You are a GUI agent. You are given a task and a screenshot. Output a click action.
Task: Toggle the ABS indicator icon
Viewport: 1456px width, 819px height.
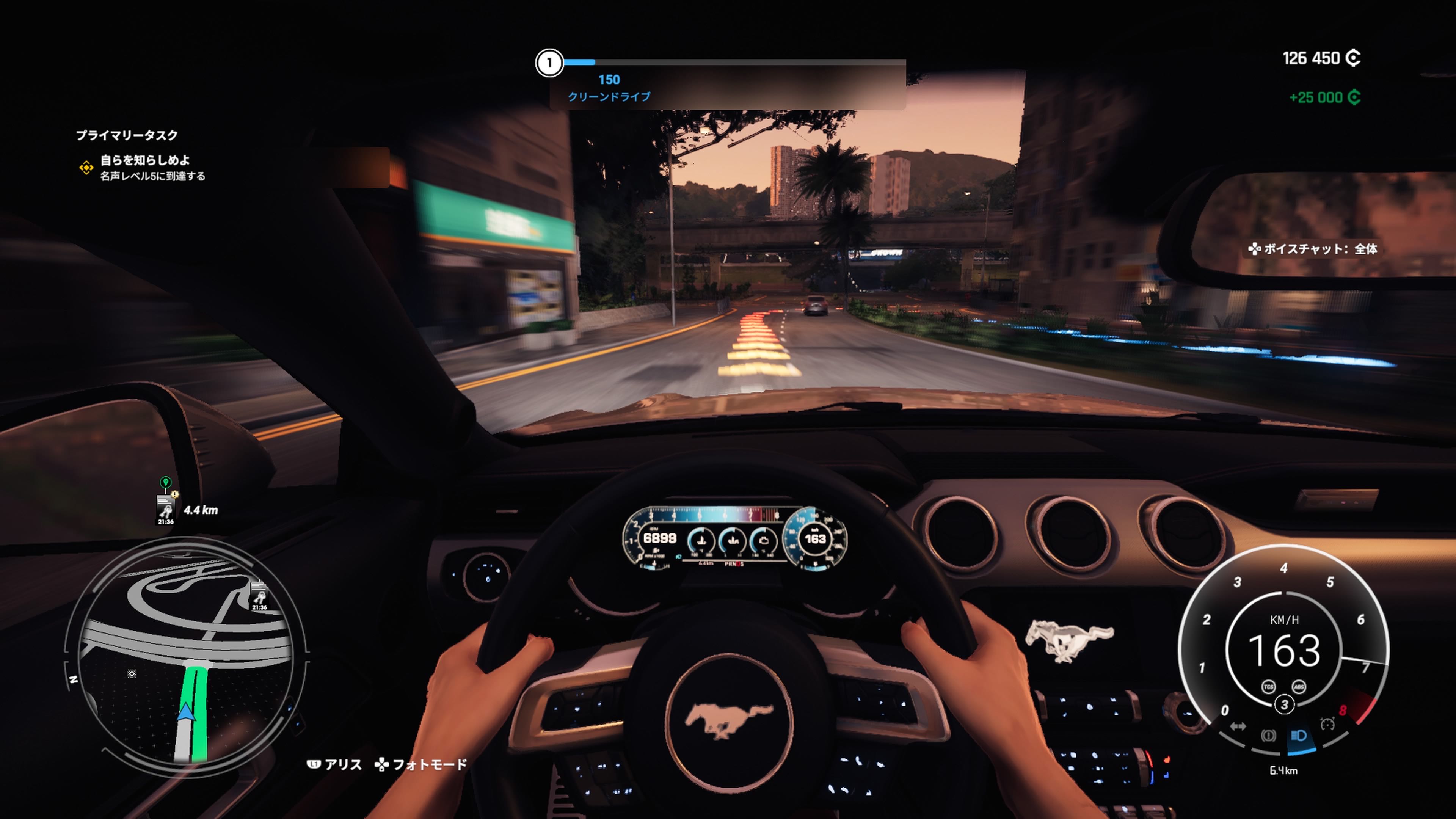(x=1299, y=687)
